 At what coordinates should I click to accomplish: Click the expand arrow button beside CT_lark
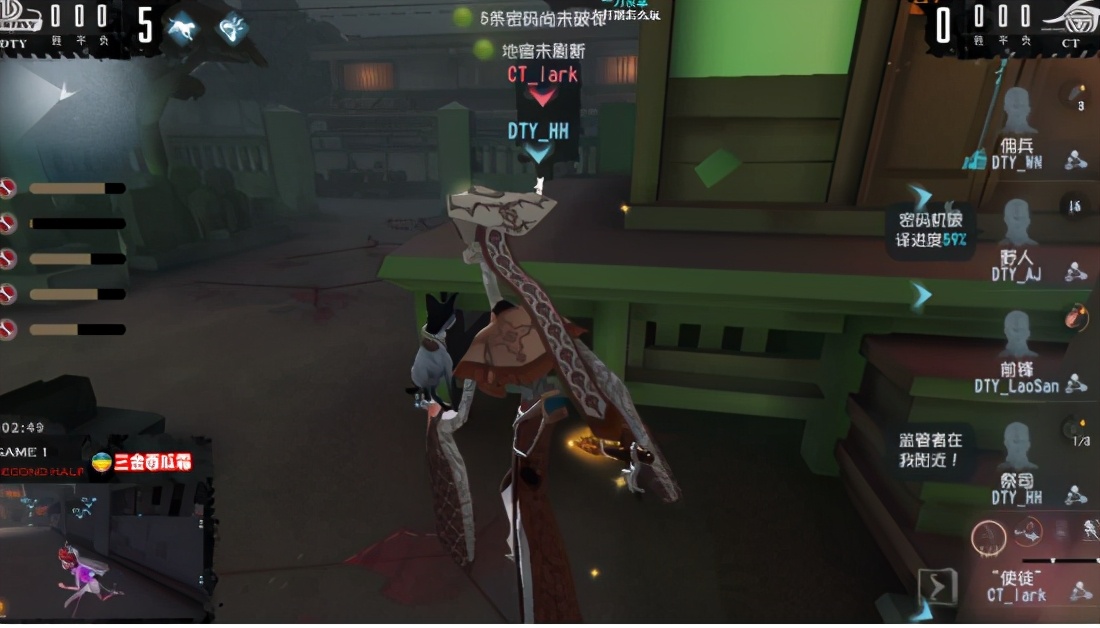pyautogui.click(x=937, y=587)
